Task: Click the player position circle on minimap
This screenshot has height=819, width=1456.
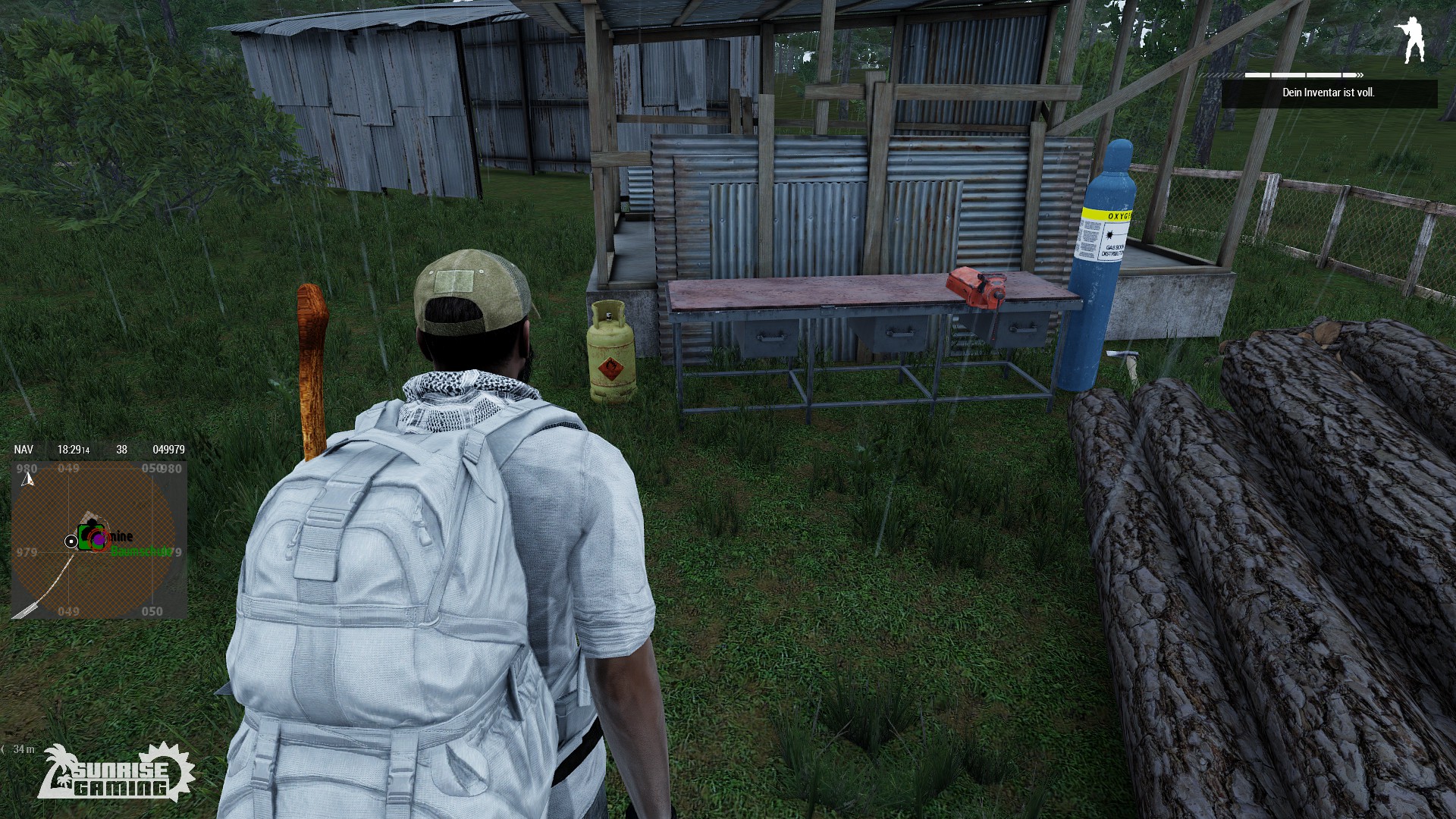Action: point(71,541)
